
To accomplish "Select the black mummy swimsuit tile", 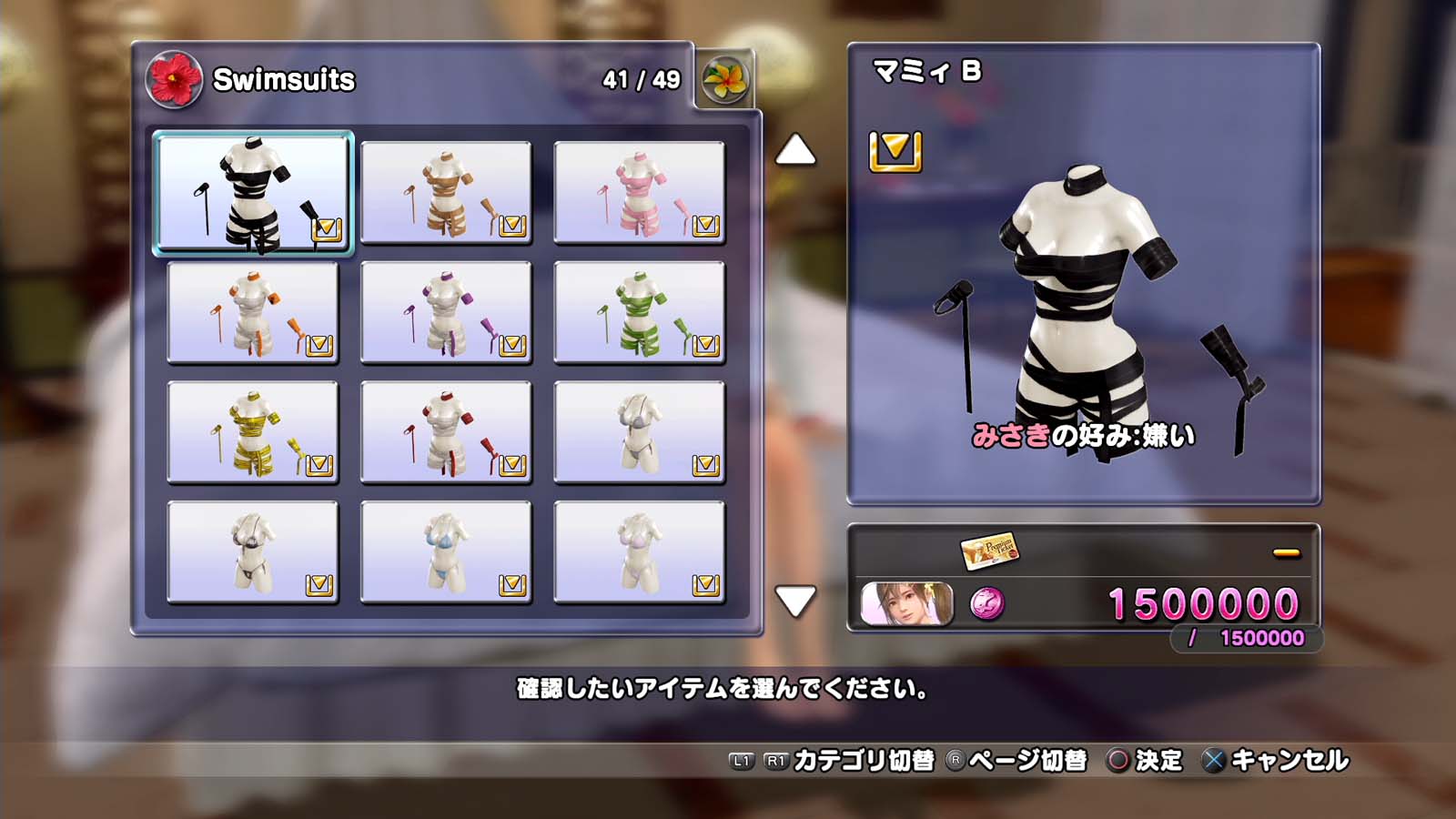I will (x=252, y=193).
